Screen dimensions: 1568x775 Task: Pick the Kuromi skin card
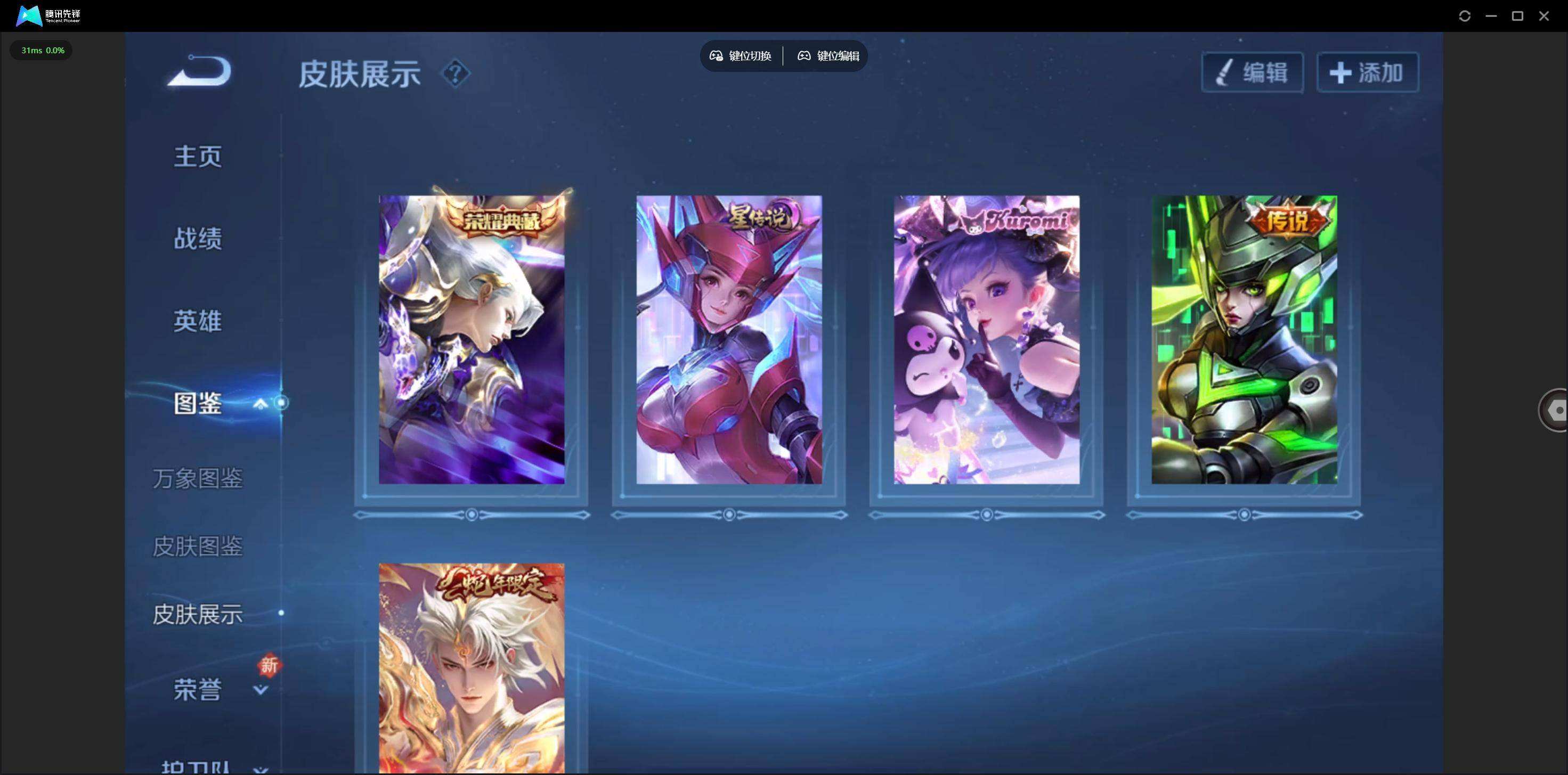pyautogui.click(x=986, y=339)
